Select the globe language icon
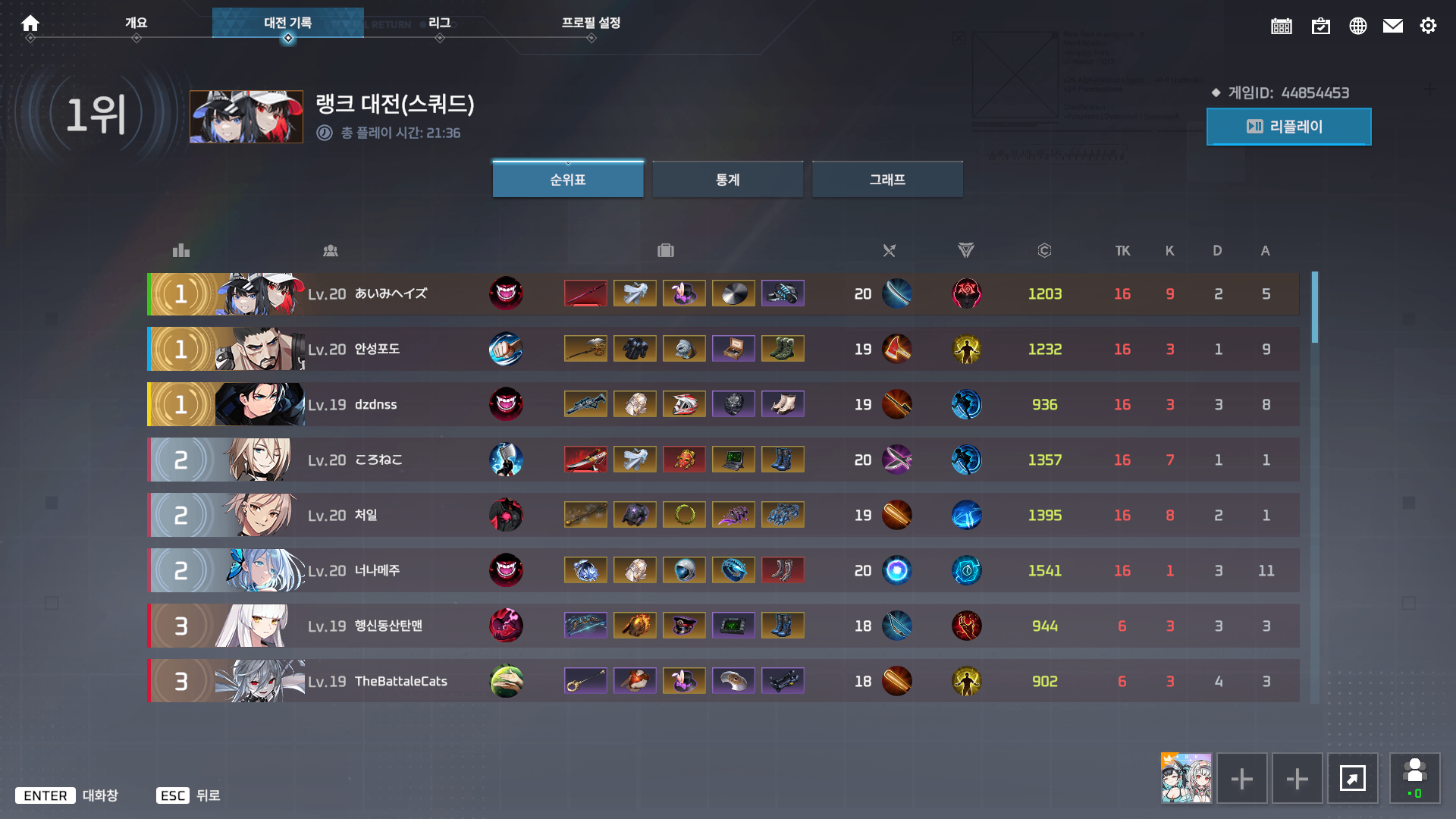 pyautogui.click(x=1357, y=25)
